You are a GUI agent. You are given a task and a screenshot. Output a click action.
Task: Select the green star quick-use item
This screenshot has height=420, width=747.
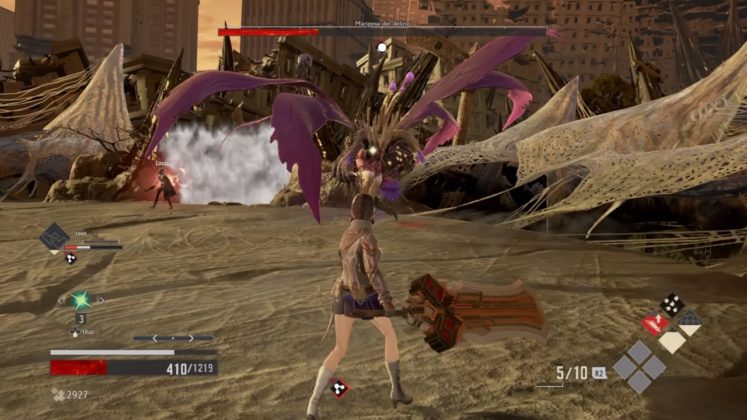click(81, 299)
